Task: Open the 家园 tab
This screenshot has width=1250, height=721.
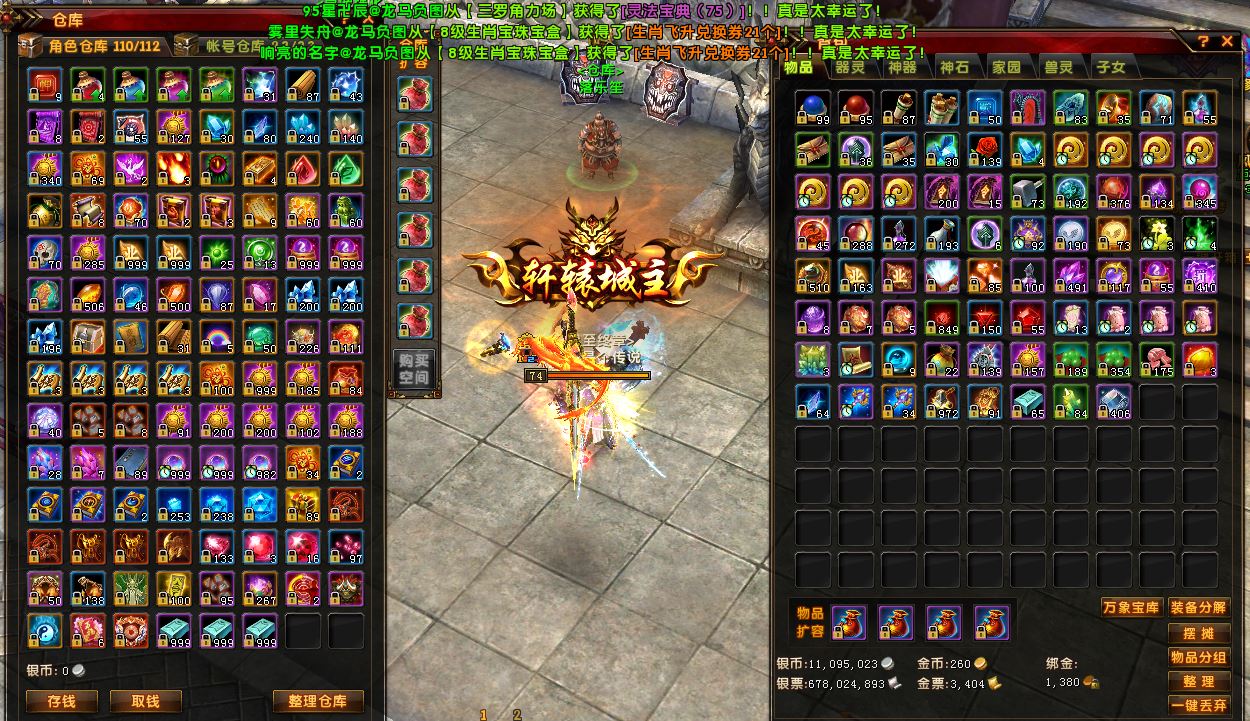Action: pos(1006,67)
